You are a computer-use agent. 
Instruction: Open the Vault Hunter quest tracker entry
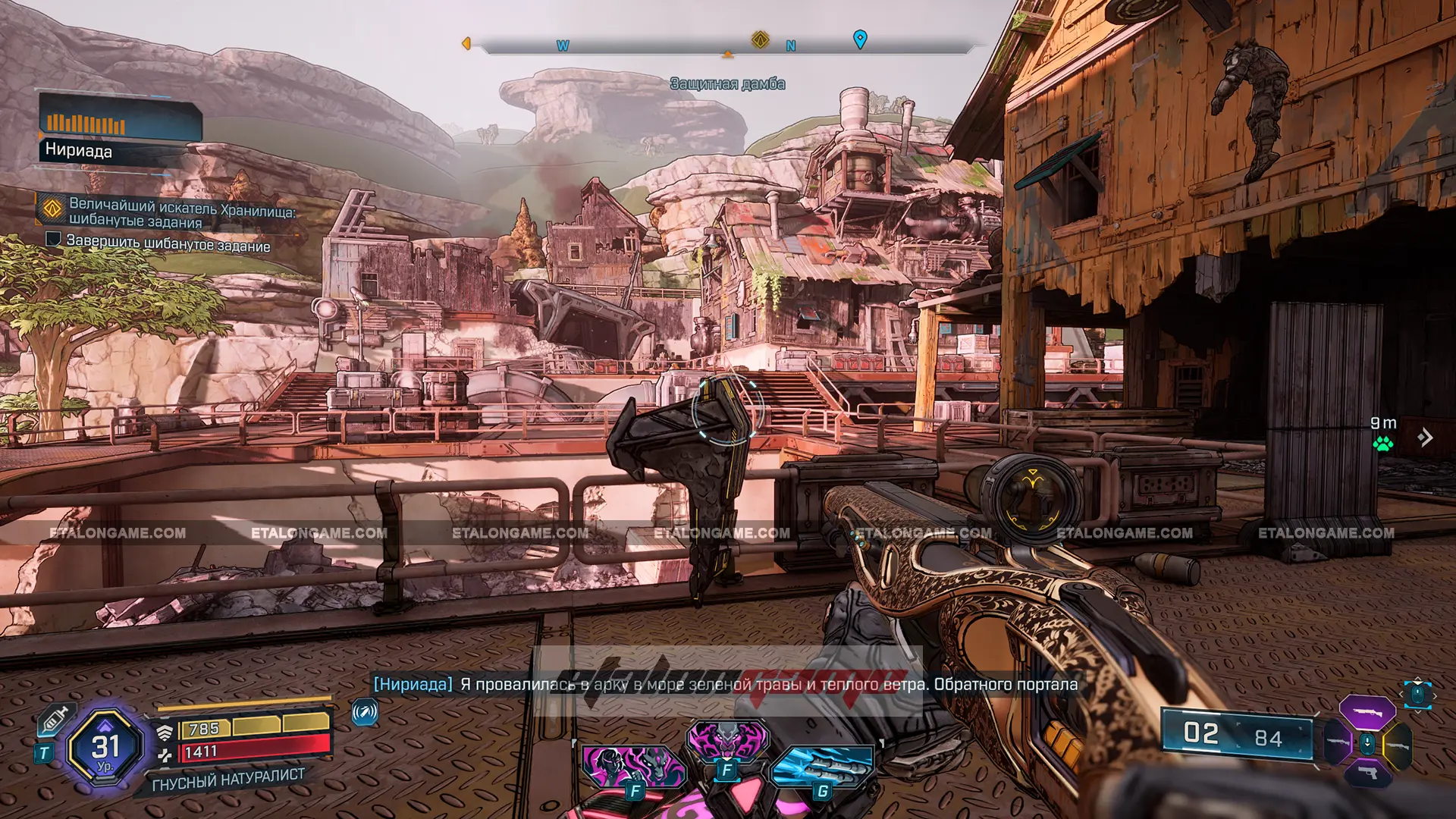click(x=180, y=213)
